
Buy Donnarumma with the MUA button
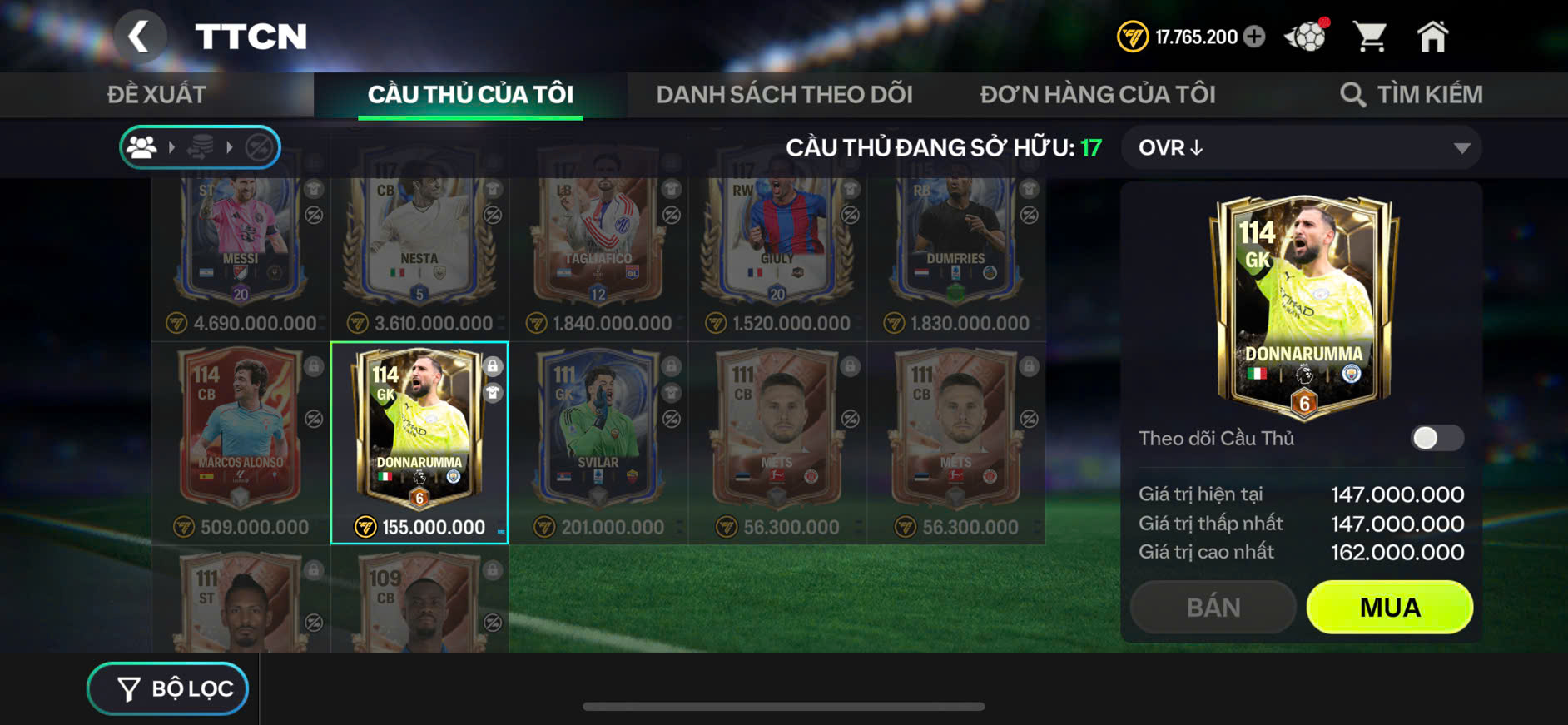click(x=1389, y=608)
